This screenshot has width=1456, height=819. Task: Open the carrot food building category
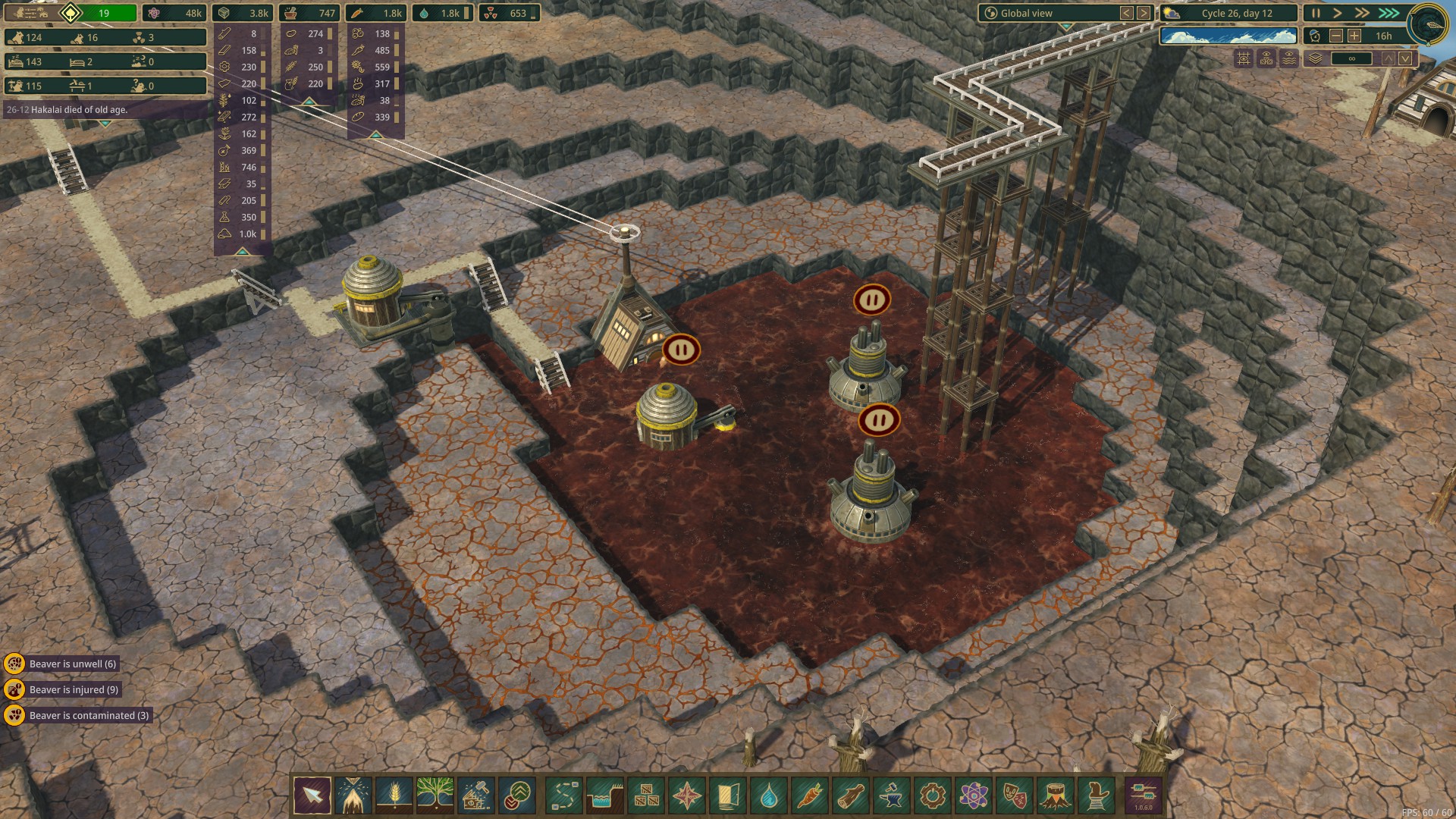[810, 796]
